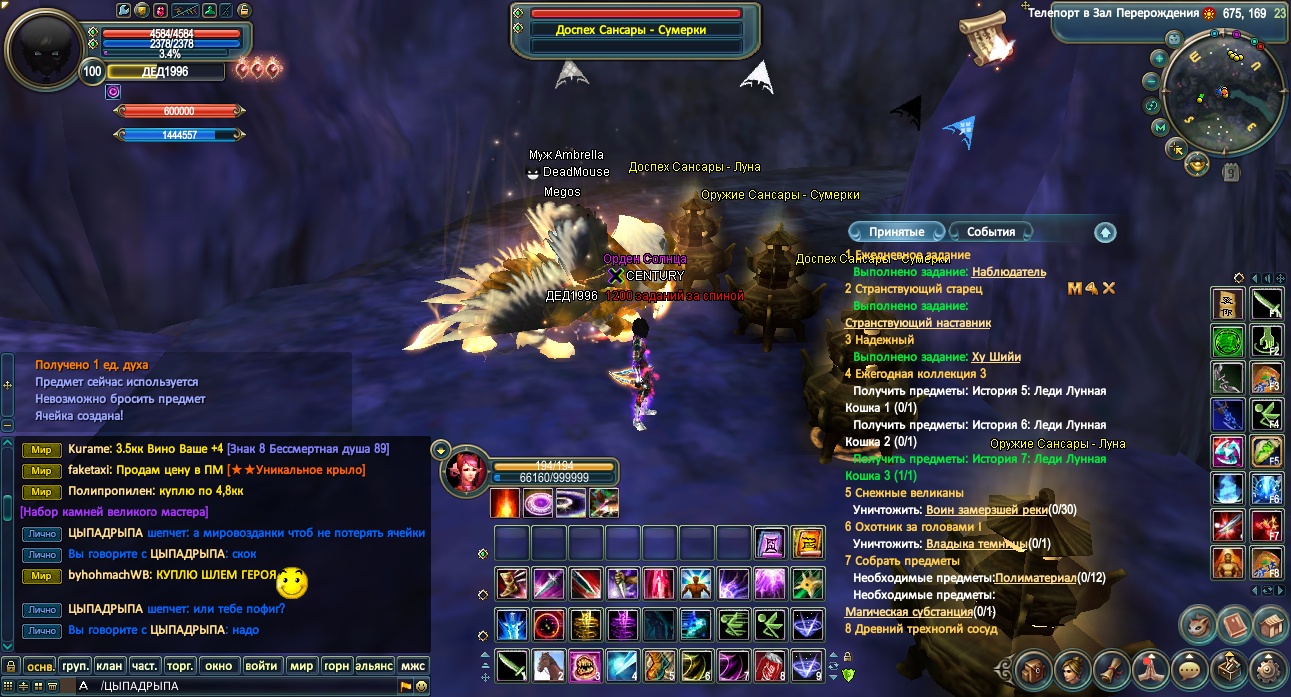Activate the fire pillar pet skill
Image resolution: width=1291 pixels, height=697 pixels.
[505, 502]
